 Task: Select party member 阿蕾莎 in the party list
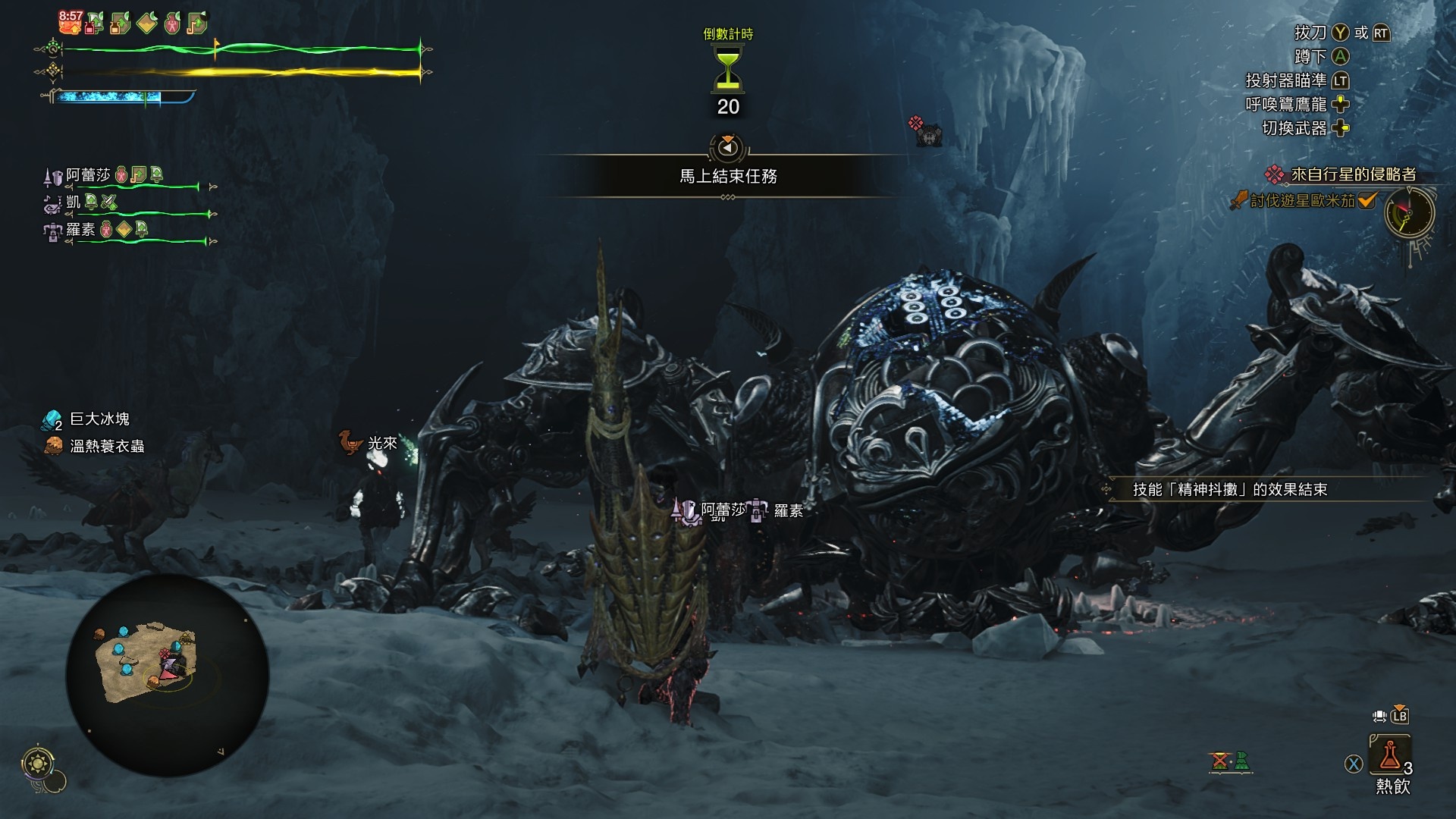click(88, 175)
